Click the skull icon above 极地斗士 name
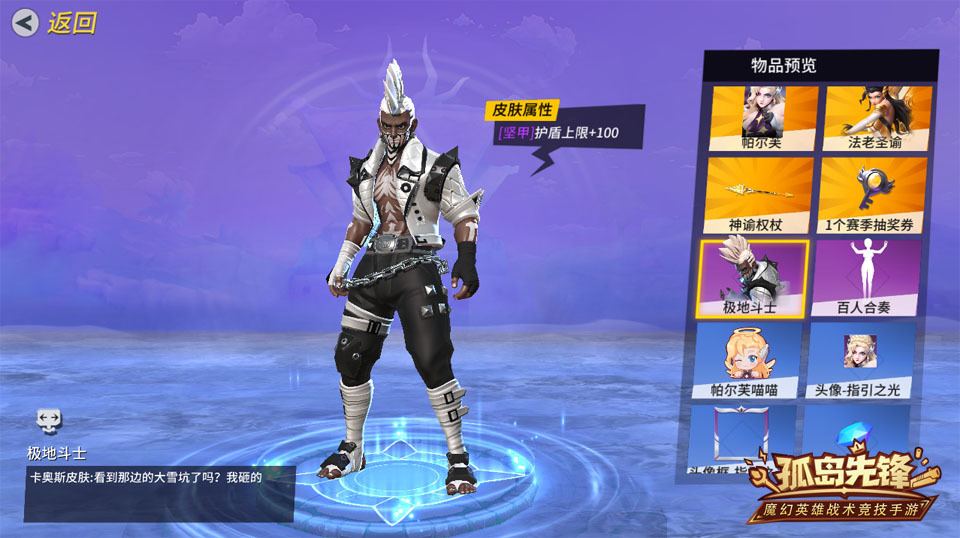This screenshot has height=538, width=960. 49,420
